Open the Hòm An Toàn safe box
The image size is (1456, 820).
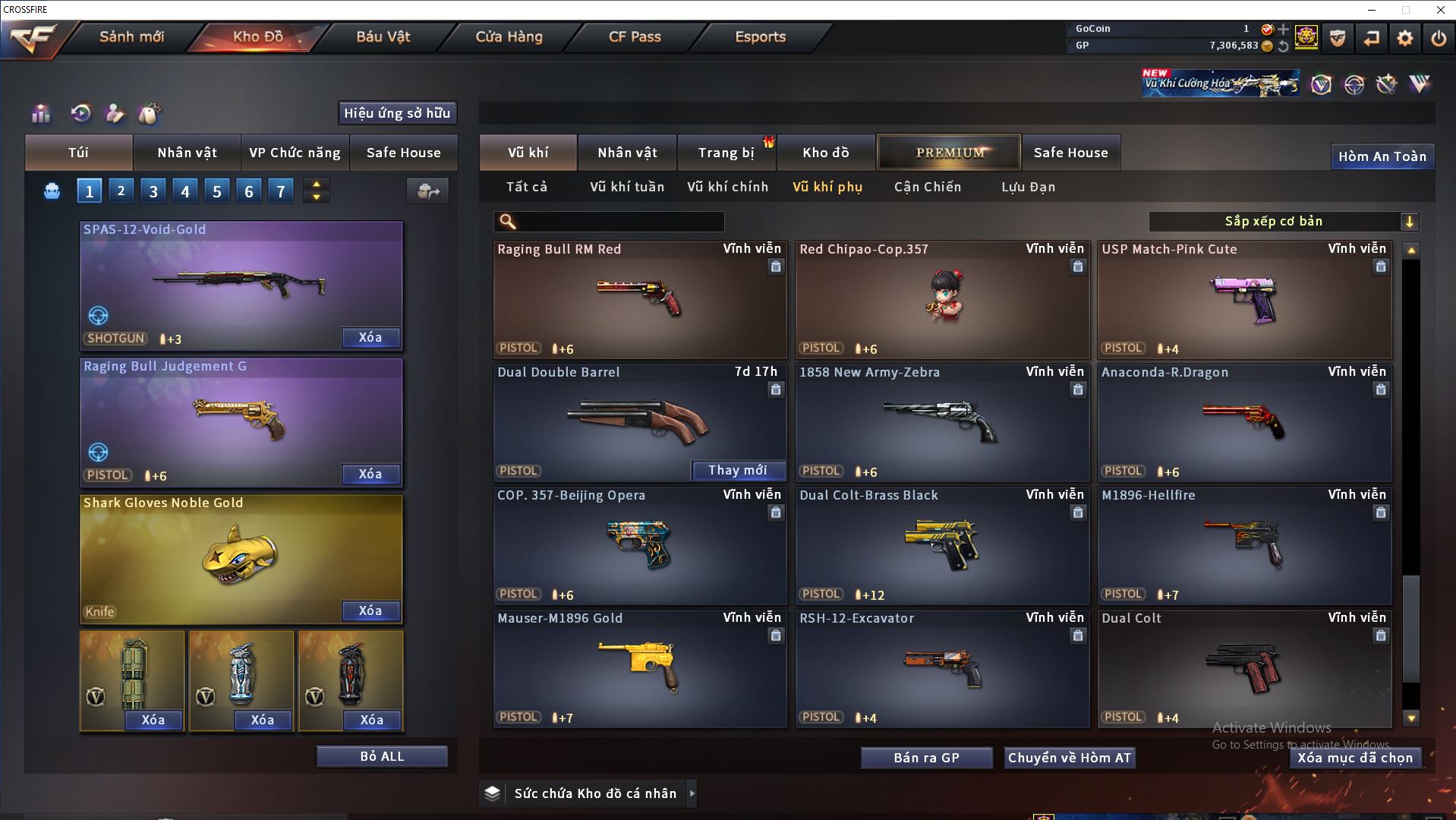(x=1382, y=156)
